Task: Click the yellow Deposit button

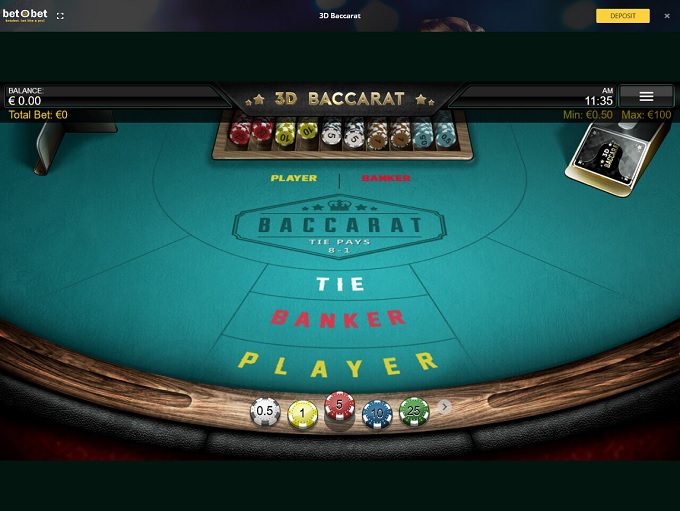Action: click(623, 16)
